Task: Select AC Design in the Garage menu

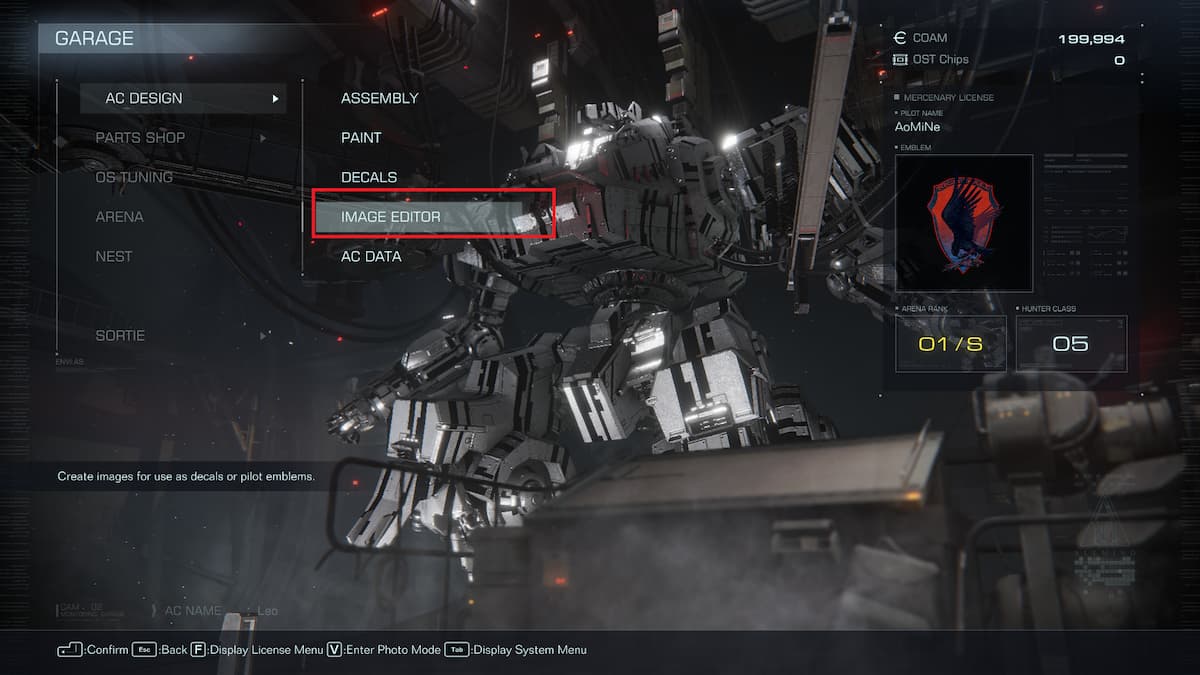Action: click(144, 98)
